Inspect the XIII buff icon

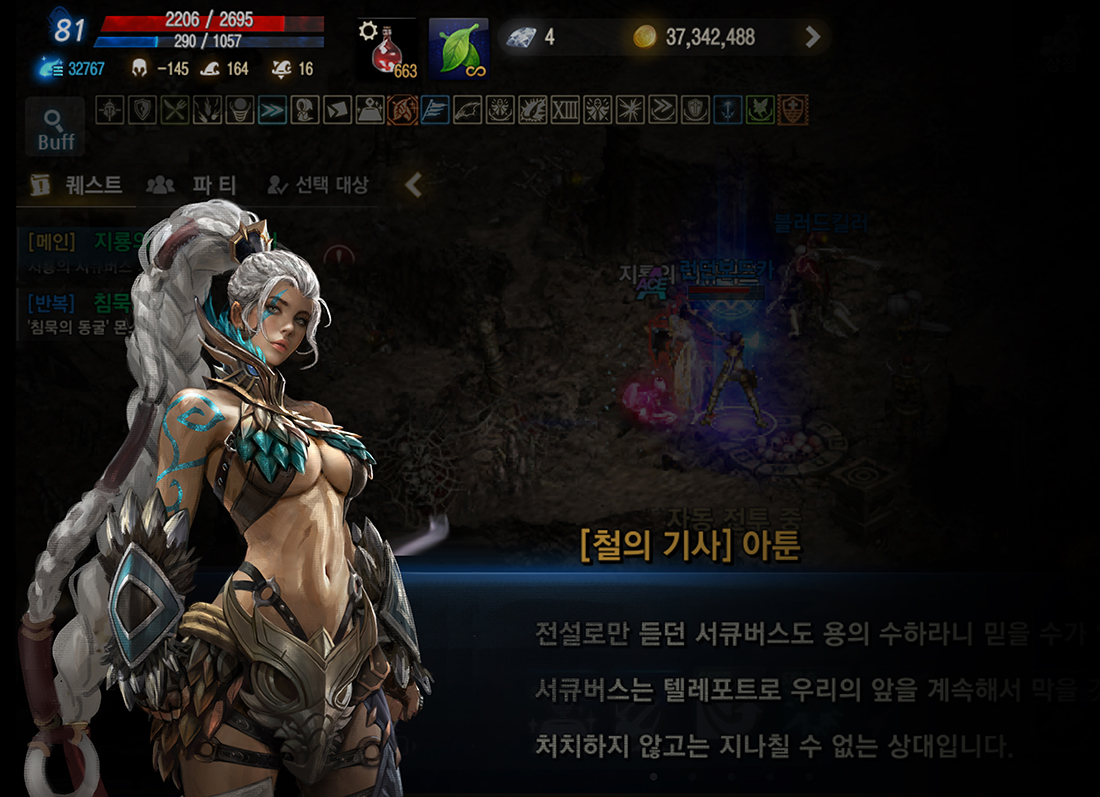[x=565, y=110]
